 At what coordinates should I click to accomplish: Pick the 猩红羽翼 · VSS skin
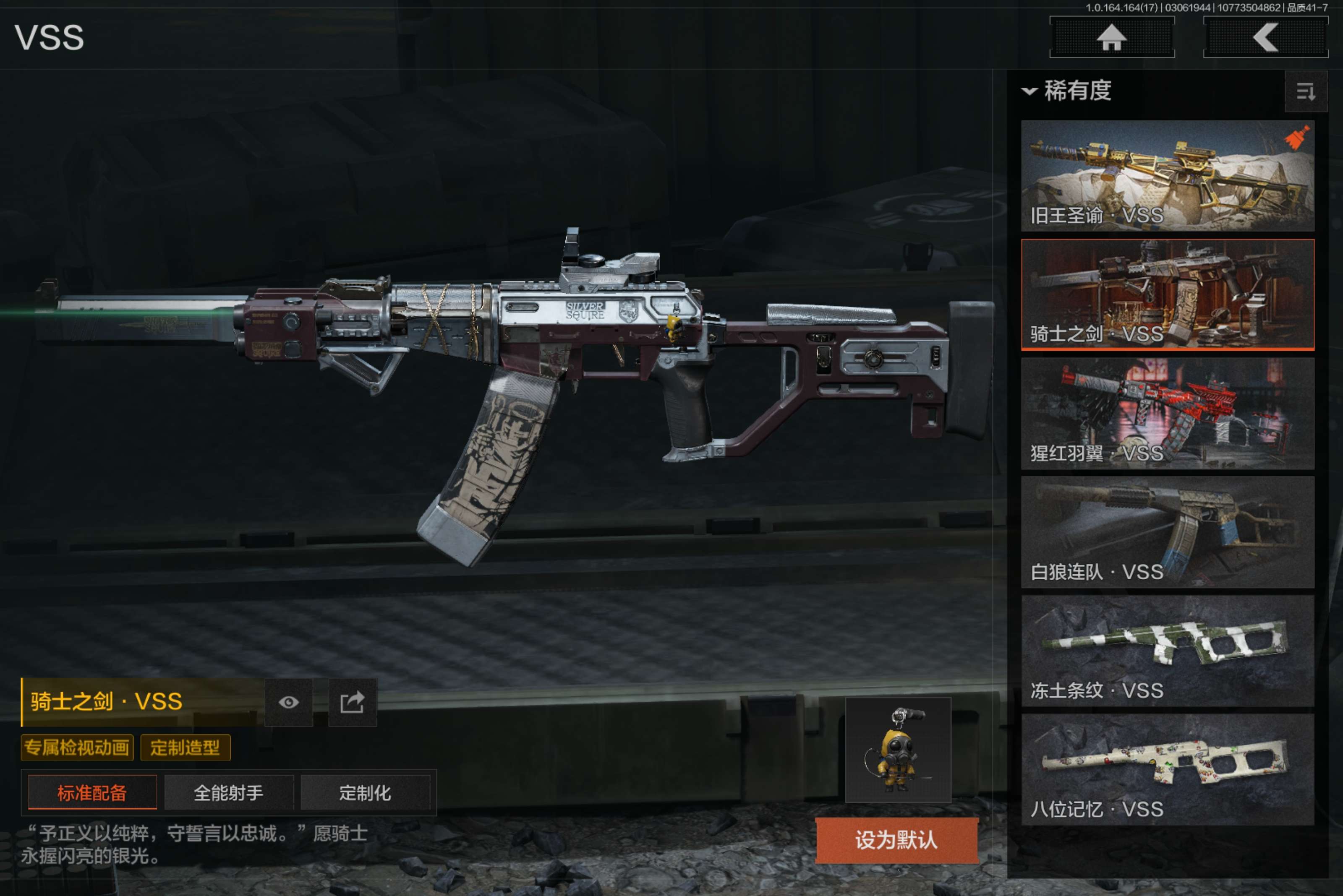1167,413
